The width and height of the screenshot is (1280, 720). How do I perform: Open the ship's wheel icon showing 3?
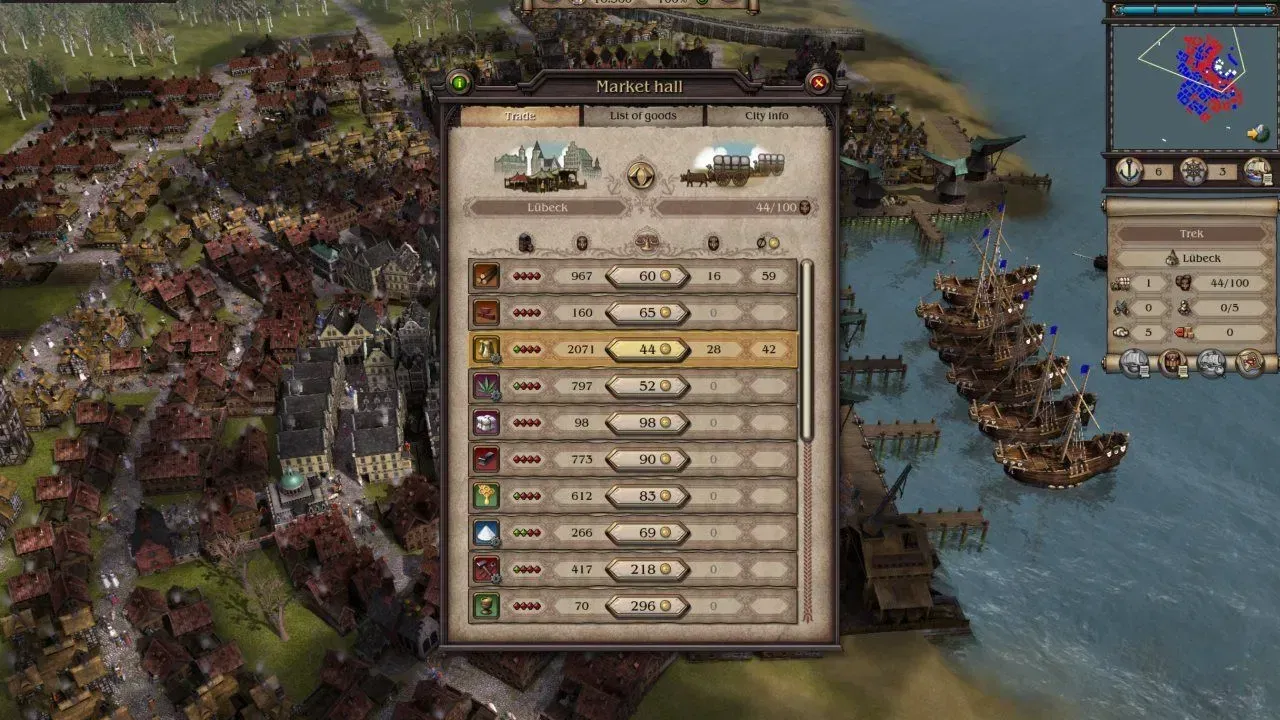(x=1193, y=171)
